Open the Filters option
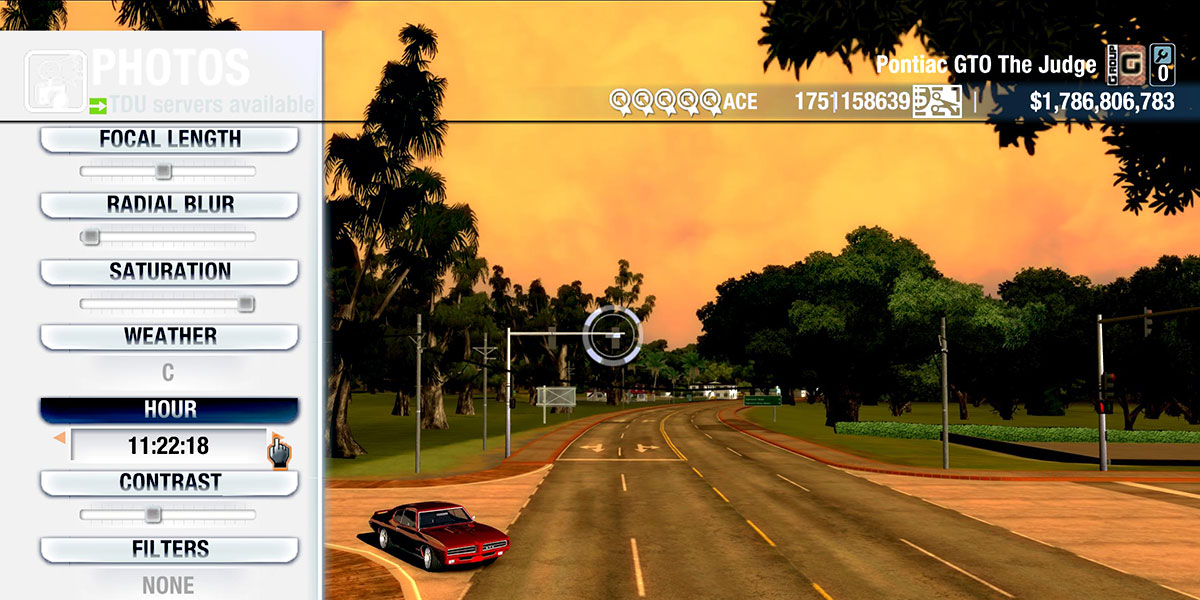Image resolution: width=1200 pixels, height=600 pixels. (x=169, y=549)
